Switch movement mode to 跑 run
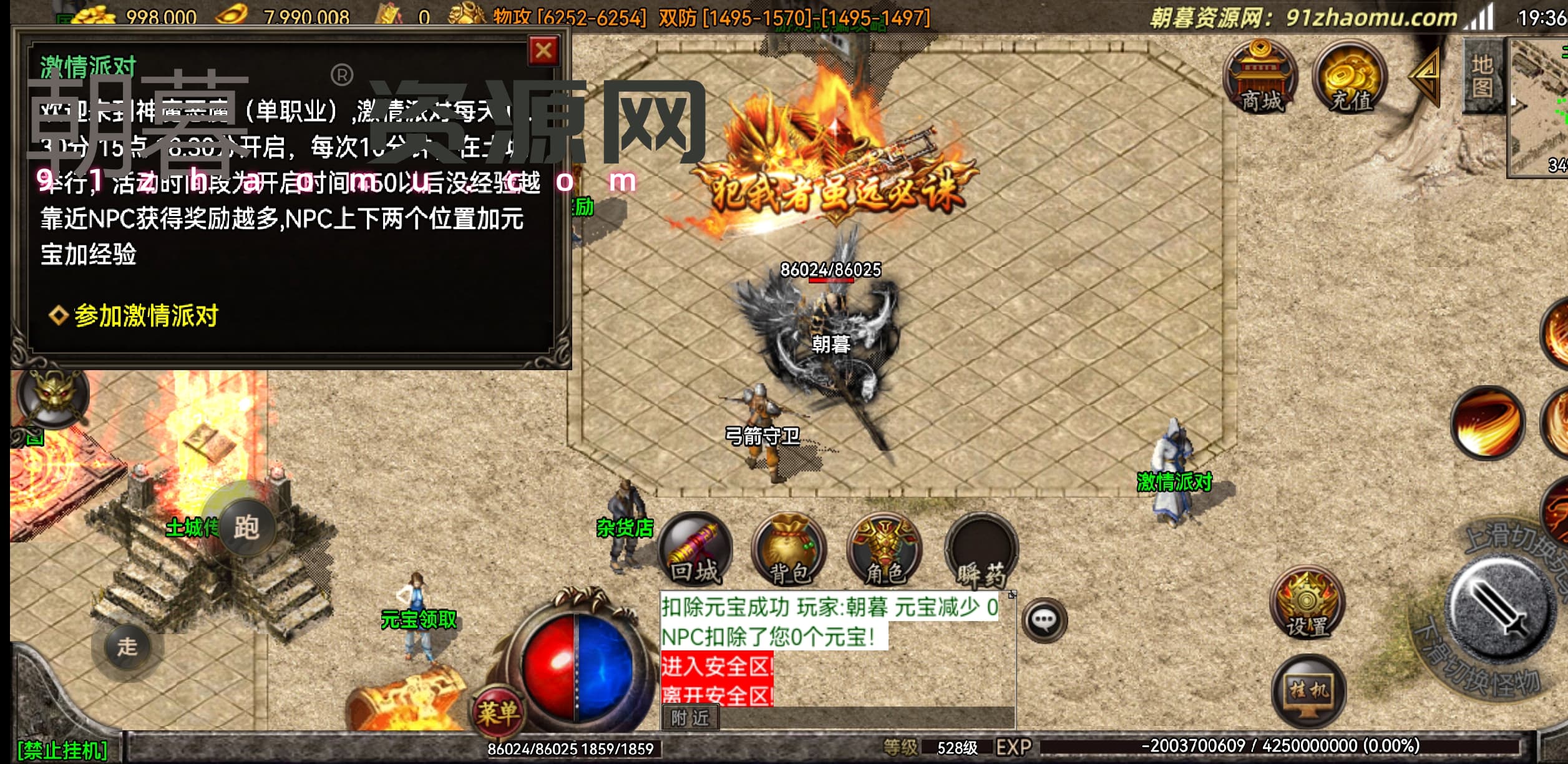 (x=246, y=527)
